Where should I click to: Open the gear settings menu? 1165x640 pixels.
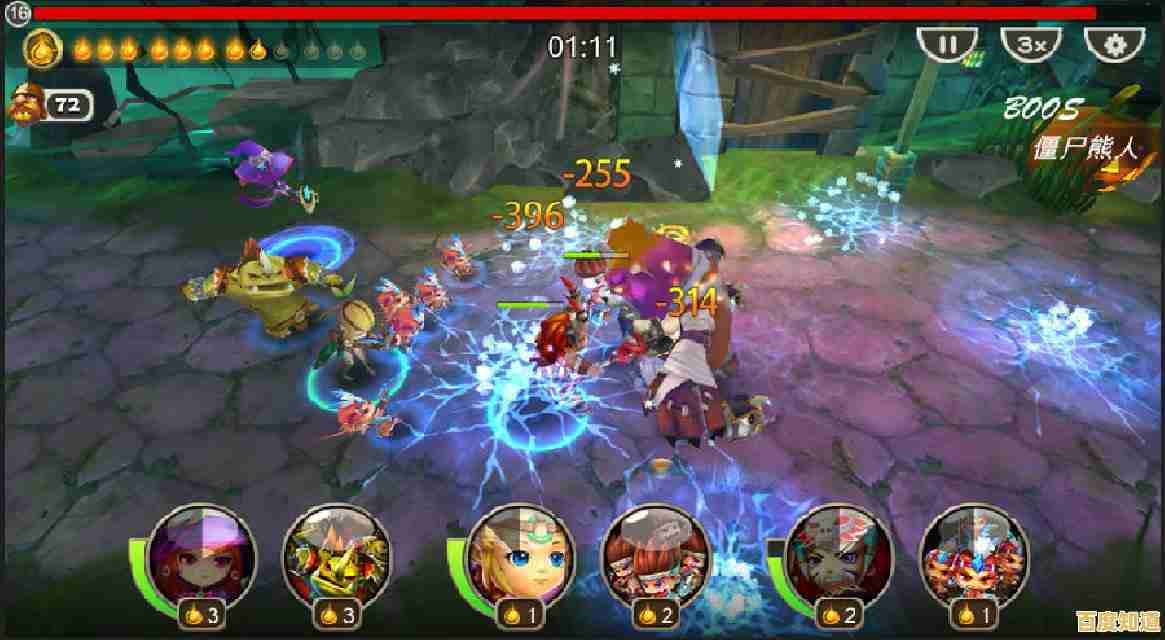[1116, 45]
